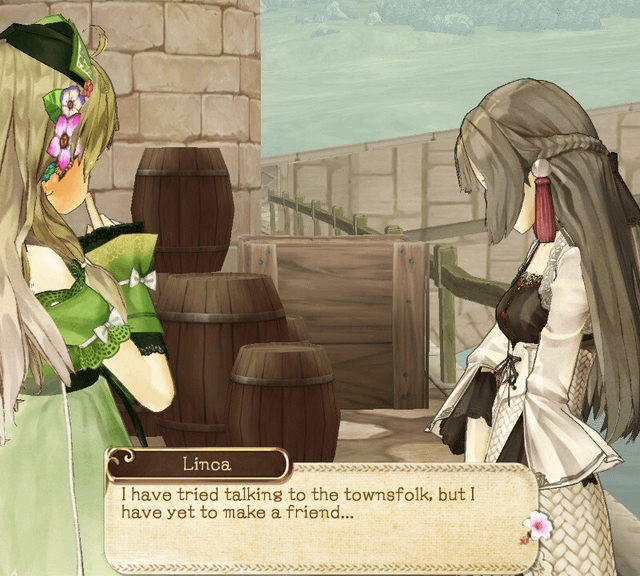640x576 pixels.
Task: Advance dialogue with the pink flower icon
Action: tap(537, 525)
